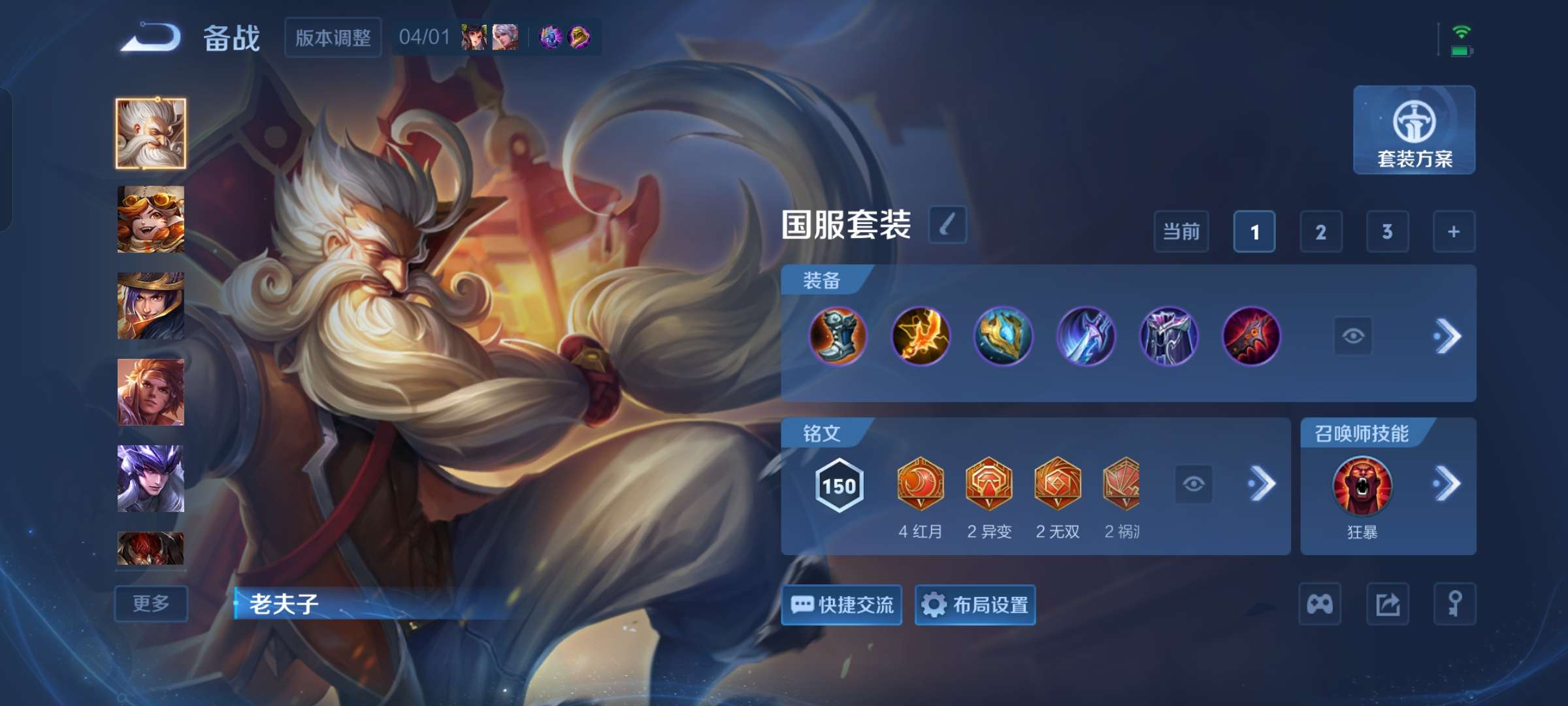Switch to loadout tab 2
This screenshot has width=1568, height=706.
click(1320, 232)
